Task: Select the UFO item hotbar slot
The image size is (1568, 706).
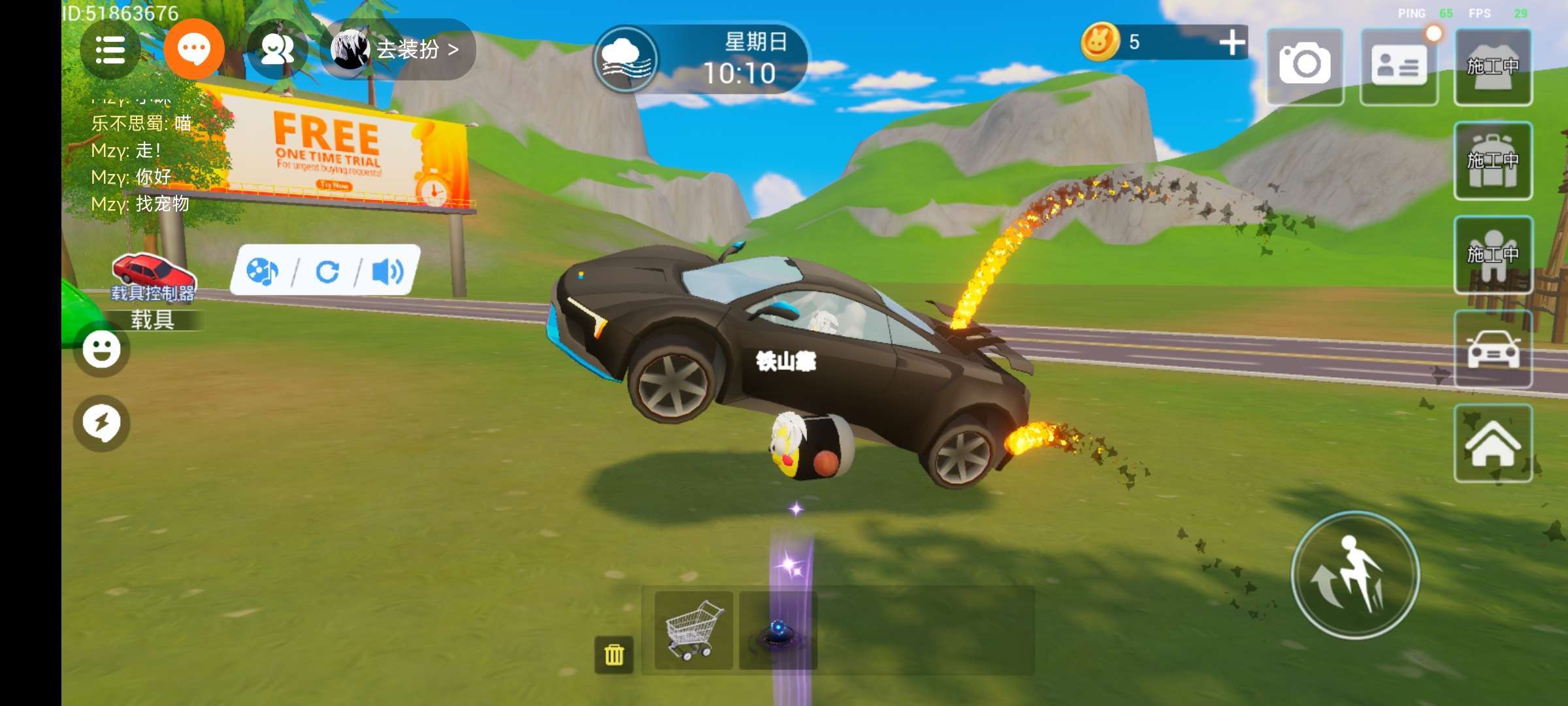Action: 777,630
